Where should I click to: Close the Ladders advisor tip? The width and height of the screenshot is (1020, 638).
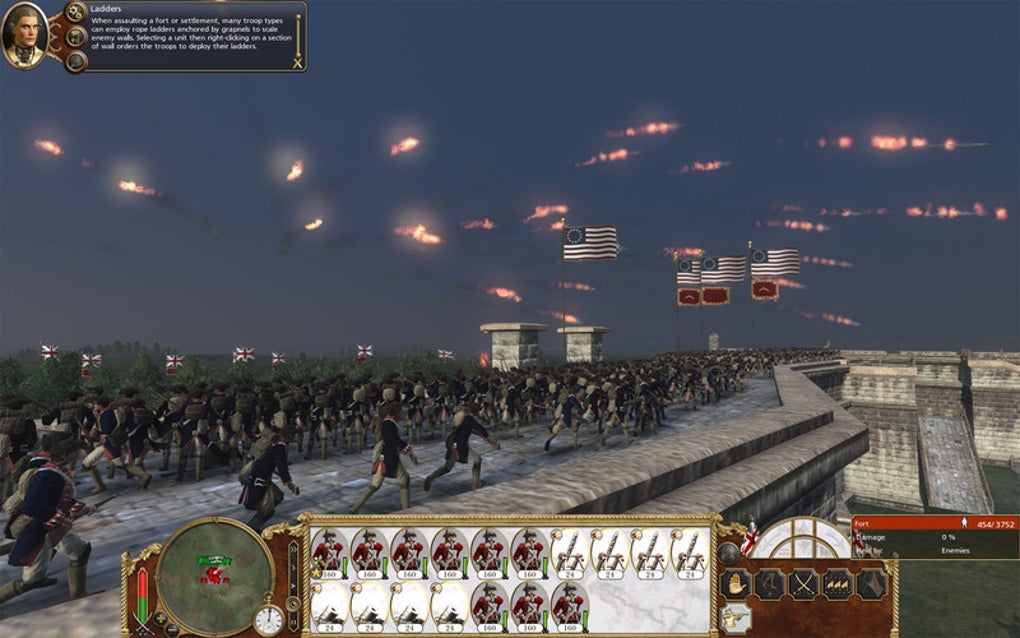coord(296,63)
